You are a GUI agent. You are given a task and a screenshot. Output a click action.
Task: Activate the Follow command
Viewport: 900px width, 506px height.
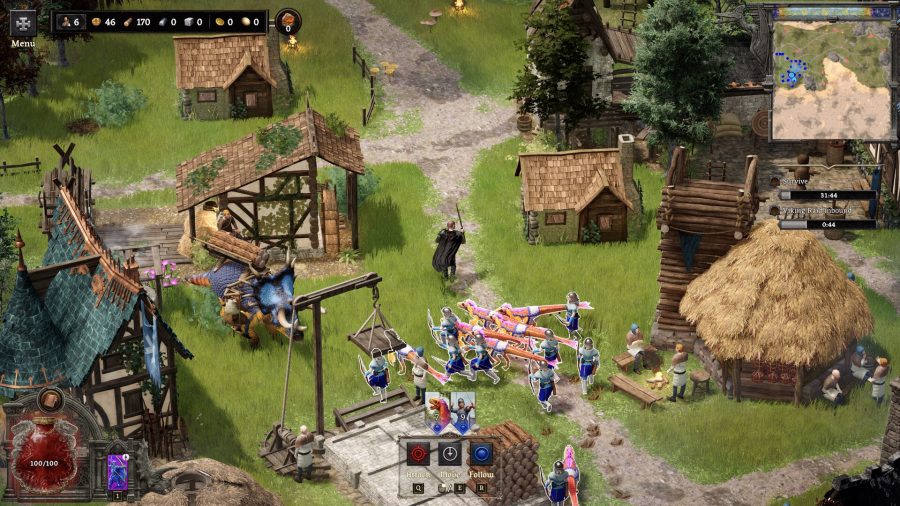(x=481, y=454)
